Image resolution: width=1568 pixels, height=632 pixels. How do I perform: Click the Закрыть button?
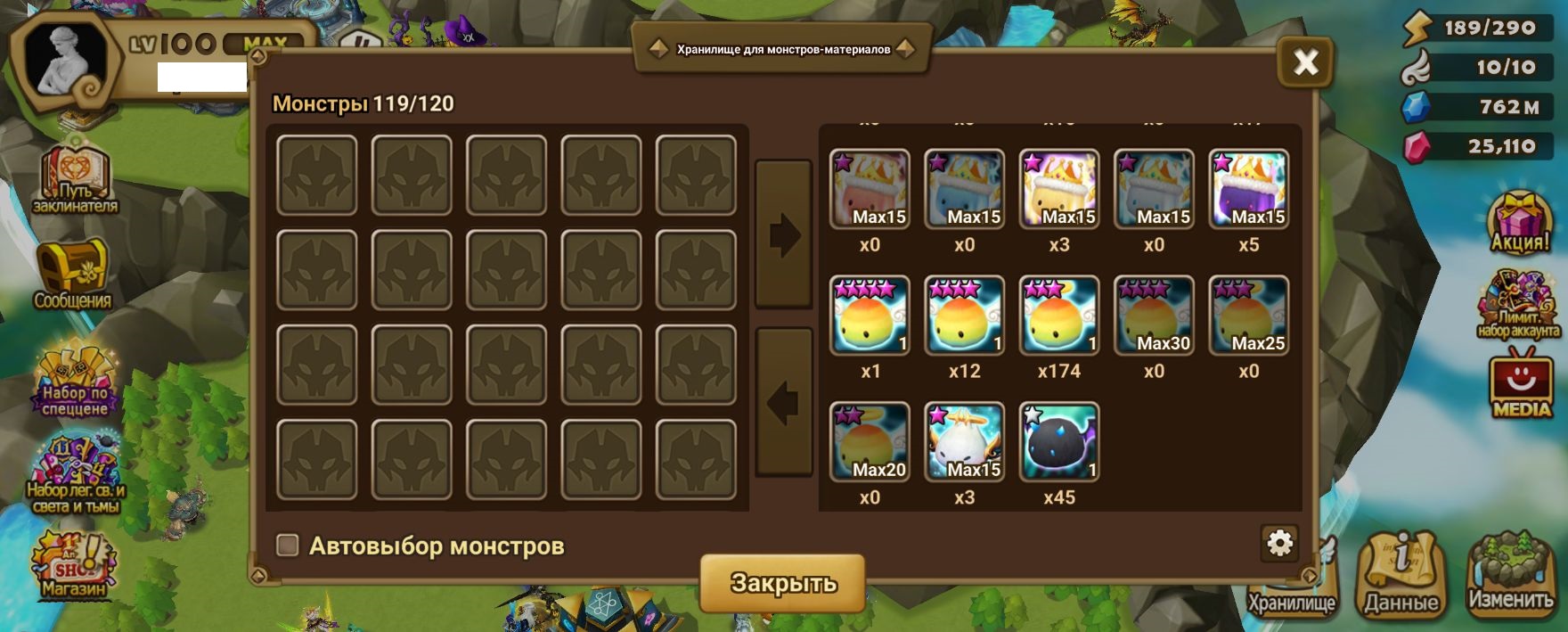pyautogui.click(x=783, y=583)
